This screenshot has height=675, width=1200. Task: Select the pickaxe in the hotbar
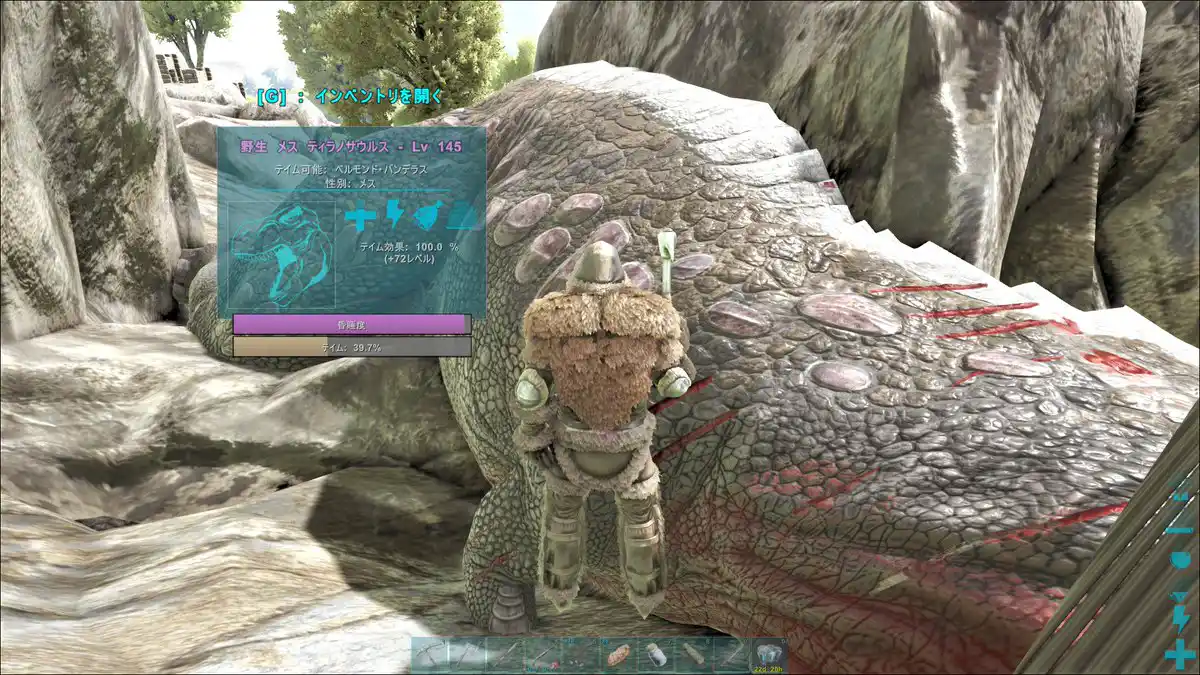pos(430,655)
